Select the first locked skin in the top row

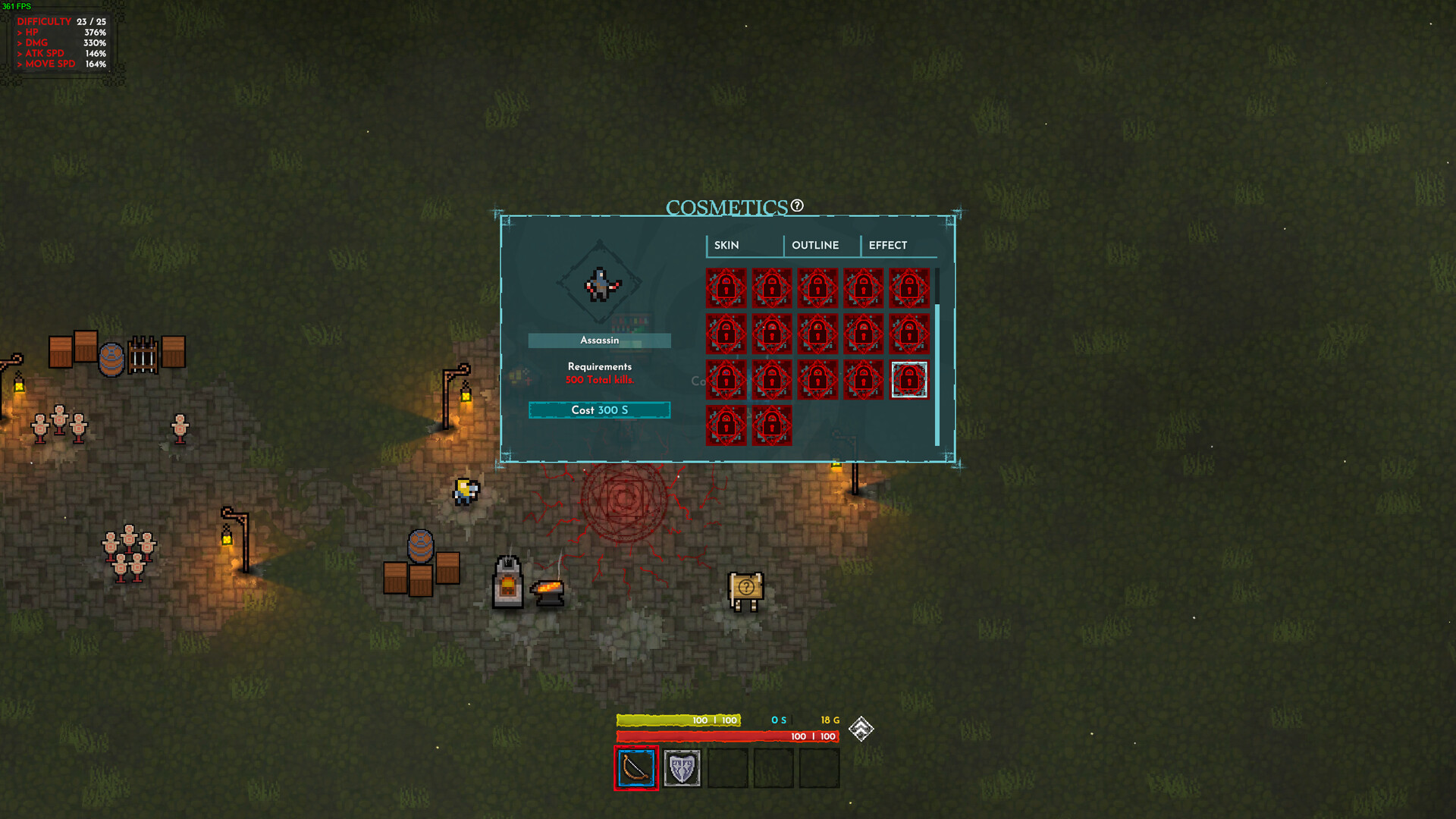click(x=726, y=289)
